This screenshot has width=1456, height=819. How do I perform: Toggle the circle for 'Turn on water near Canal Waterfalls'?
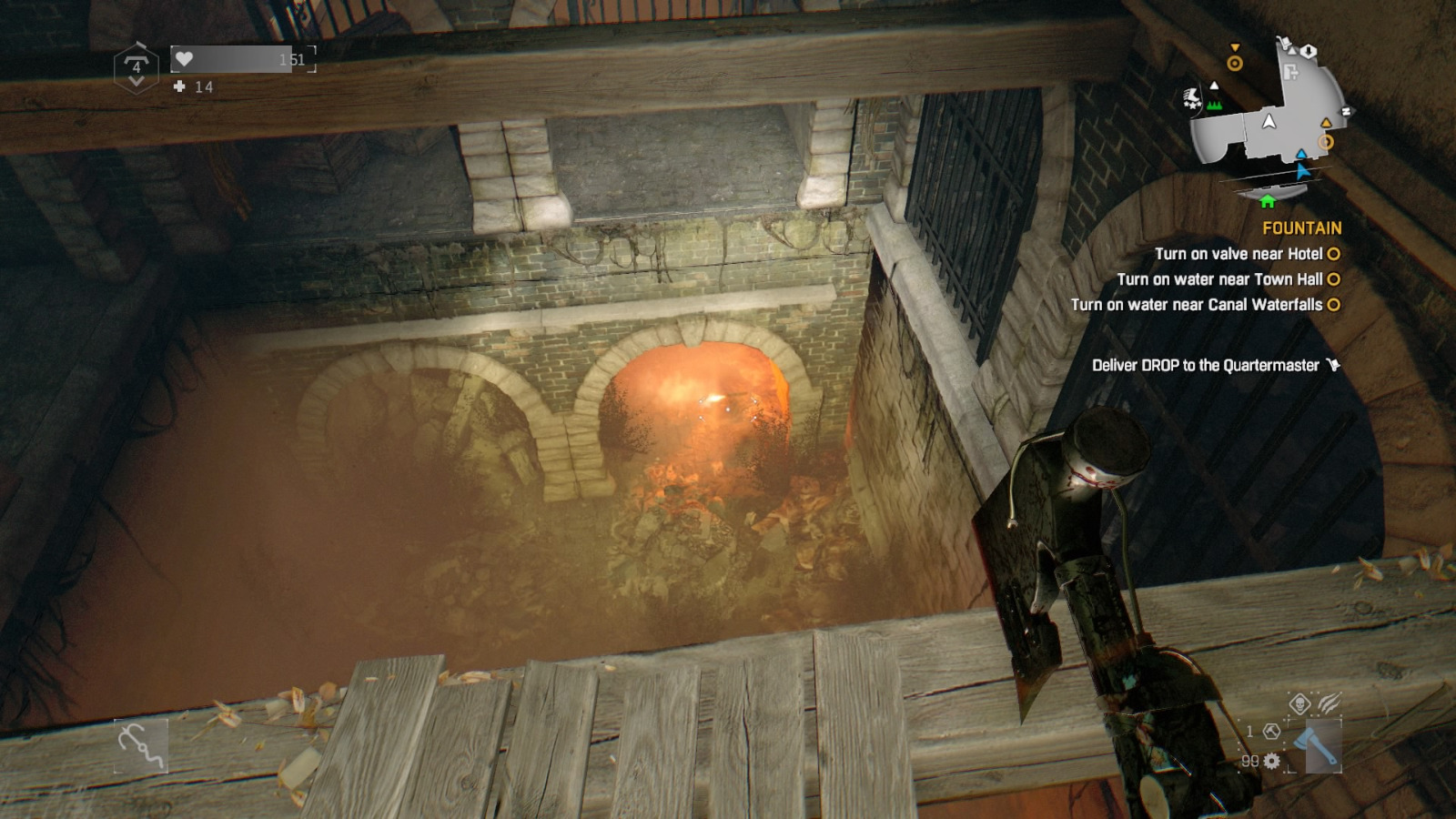point(1333,307)
